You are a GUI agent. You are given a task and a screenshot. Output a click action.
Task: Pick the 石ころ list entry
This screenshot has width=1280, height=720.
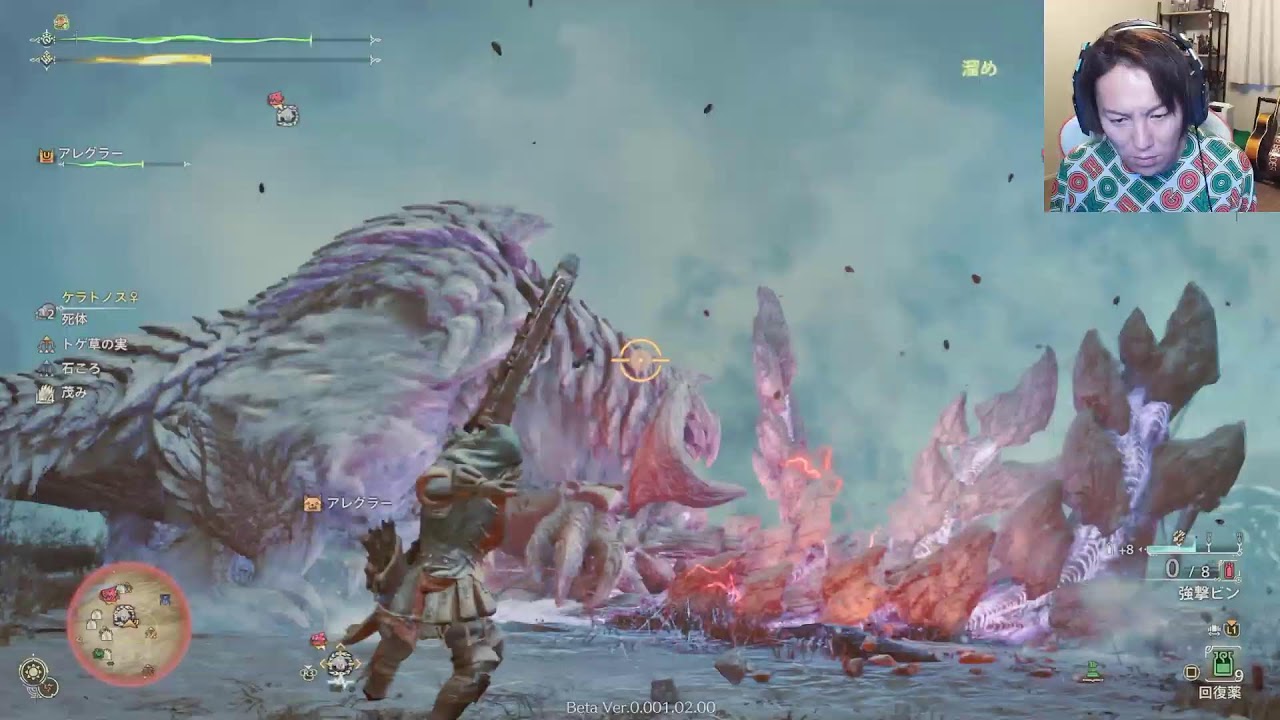[x=80, y=369]
